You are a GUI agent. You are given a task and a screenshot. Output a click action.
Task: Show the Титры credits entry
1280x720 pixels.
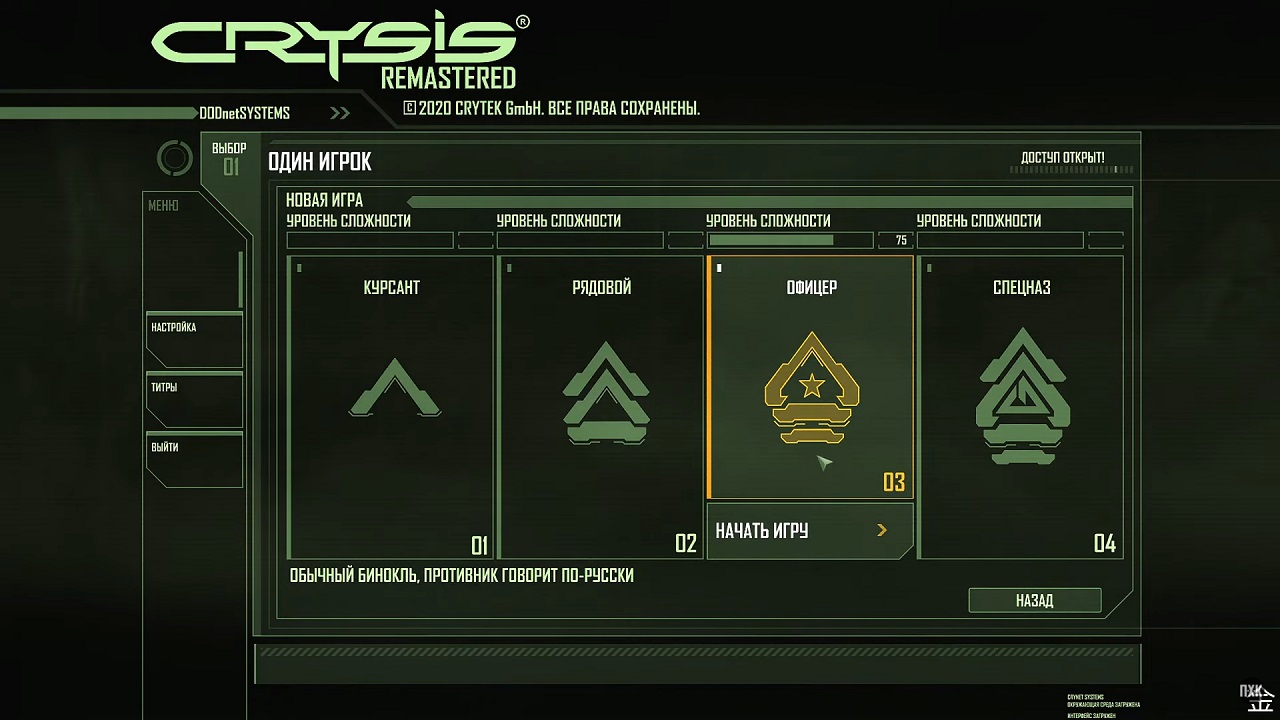[194, 399]
